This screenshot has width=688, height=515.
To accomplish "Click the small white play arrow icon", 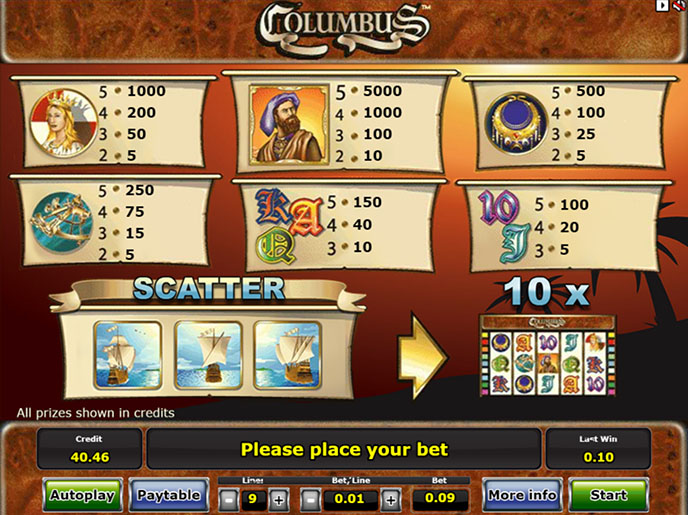I will coord(662,6).
